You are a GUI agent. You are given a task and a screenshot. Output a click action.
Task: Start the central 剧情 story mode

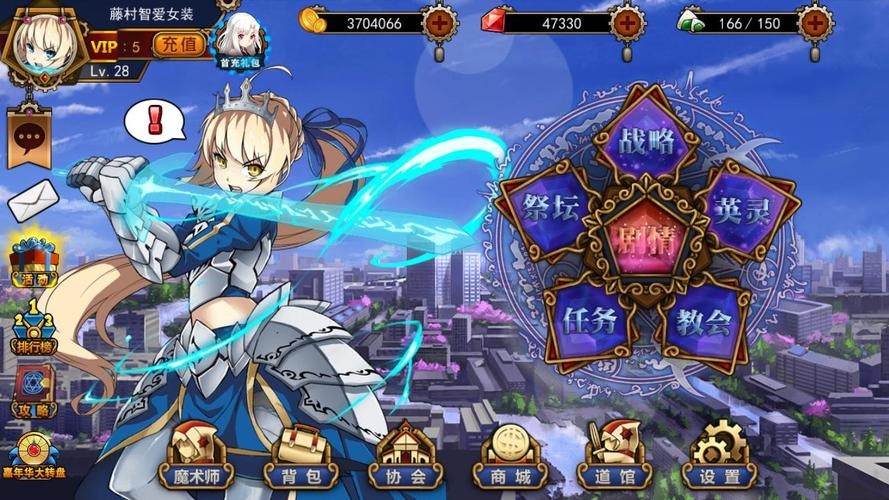[647, 238]
